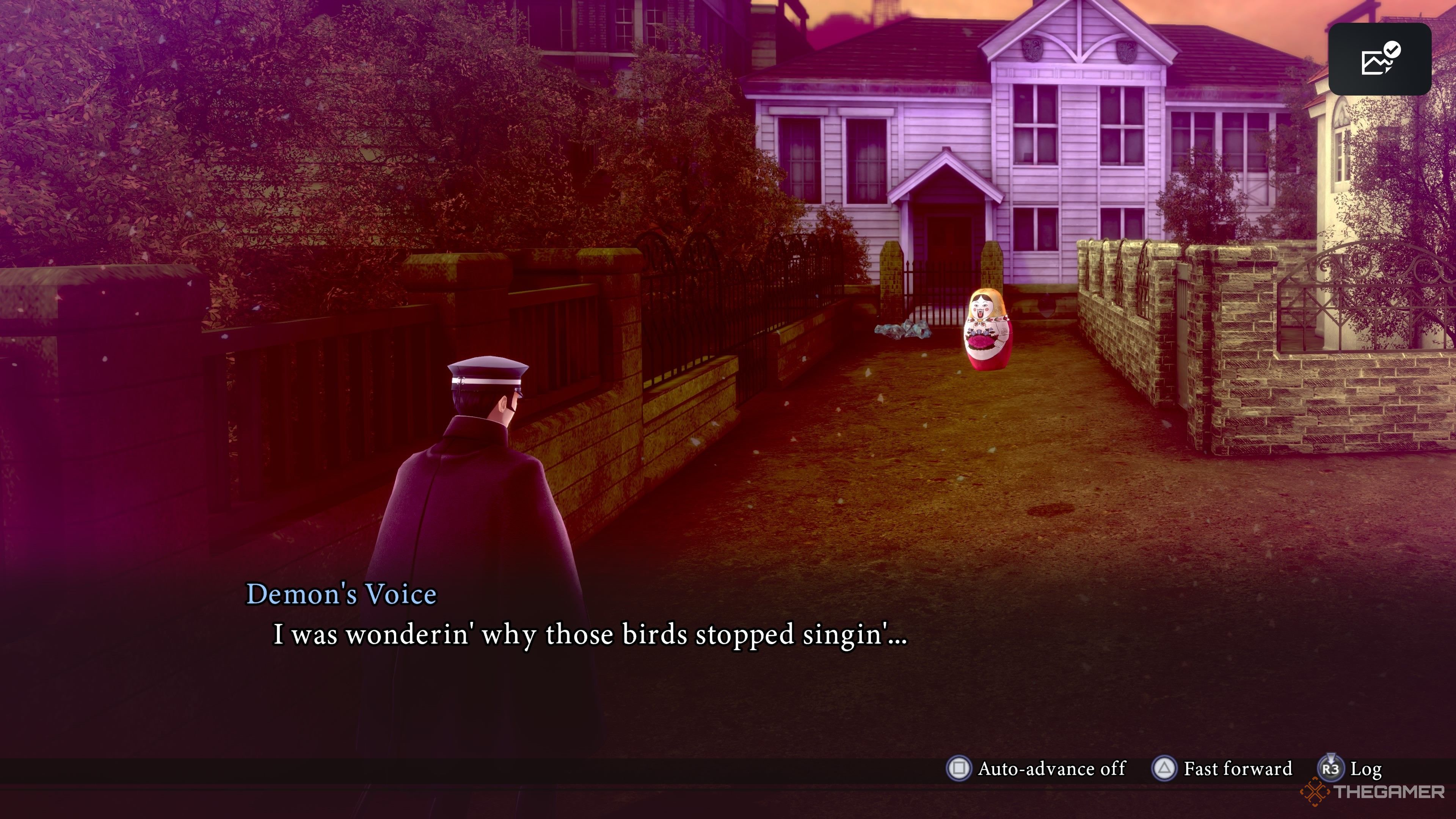Image resolution: width=1456 pixels, height=819 pixels.
Task: Open the screenshot saved notification
Action: pyautogui.click(x=1379, y=60)
